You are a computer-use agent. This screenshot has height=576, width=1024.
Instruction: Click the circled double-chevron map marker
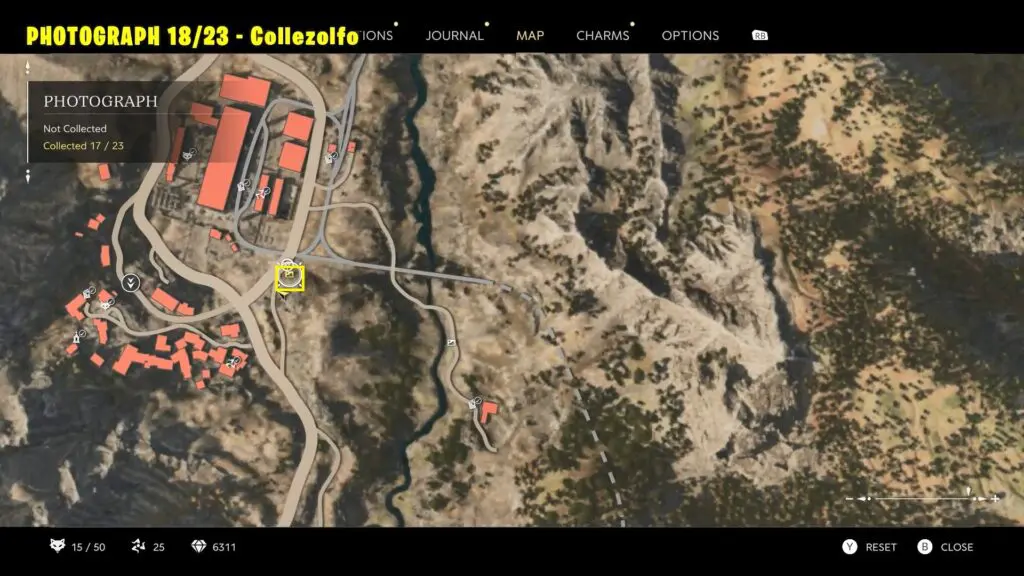coord(130,282)
